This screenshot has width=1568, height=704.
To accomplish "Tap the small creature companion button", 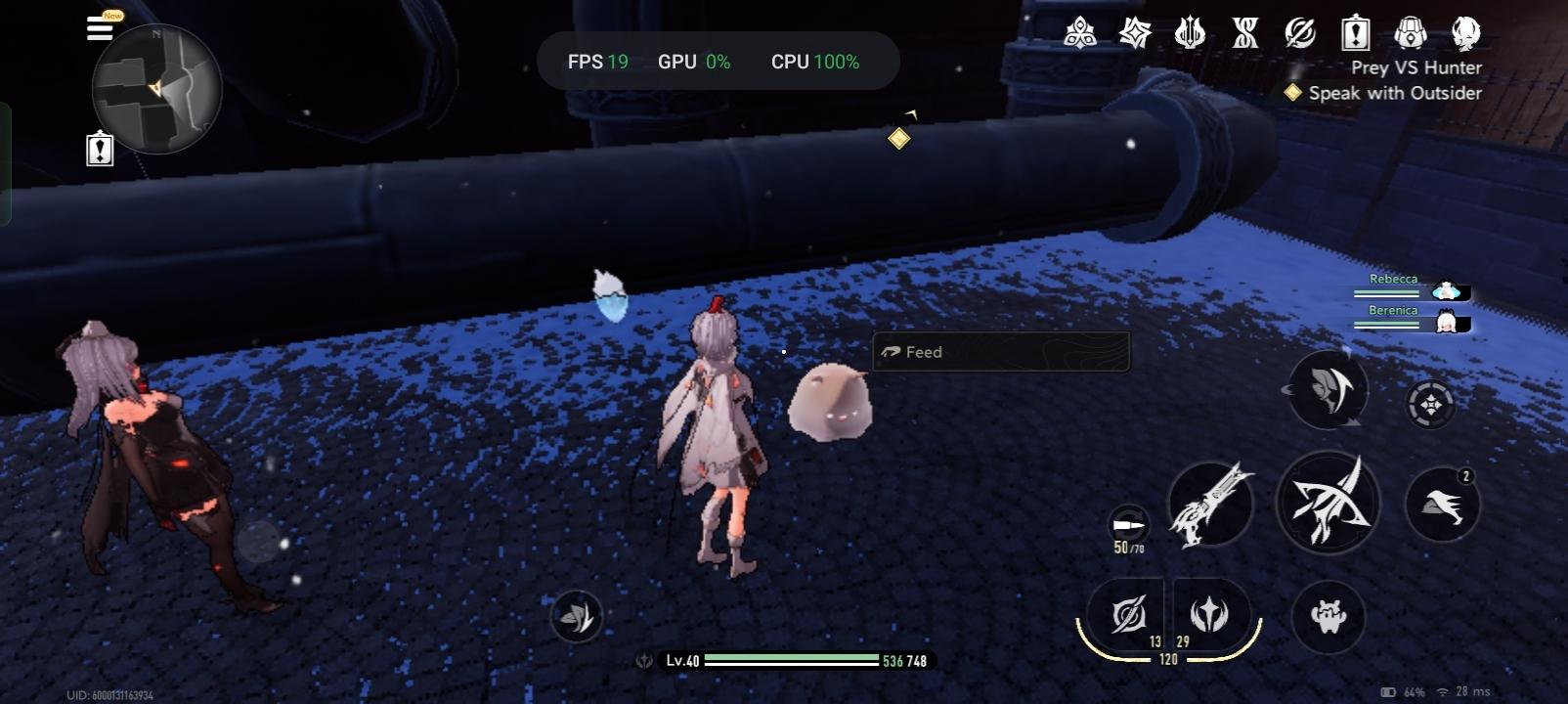I will pos(1328,616).
